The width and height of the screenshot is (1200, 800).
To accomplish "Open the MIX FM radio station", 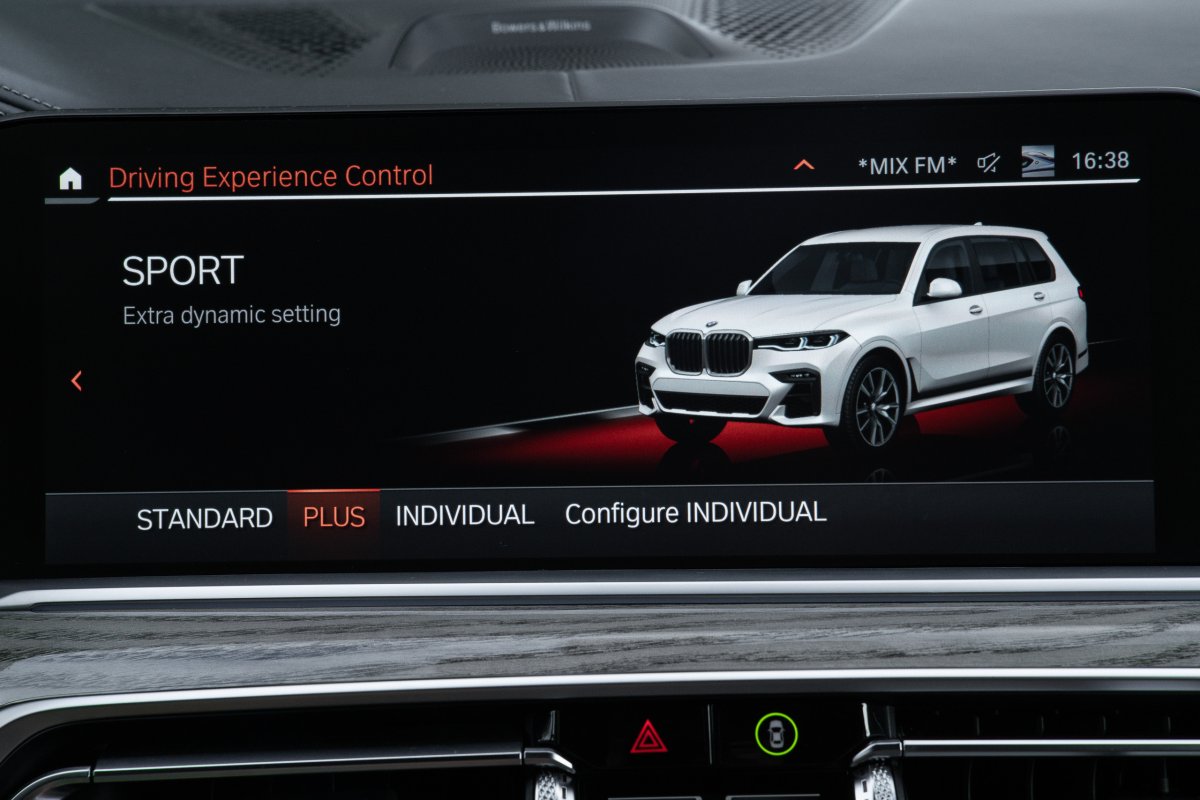I will coord(907,163).
